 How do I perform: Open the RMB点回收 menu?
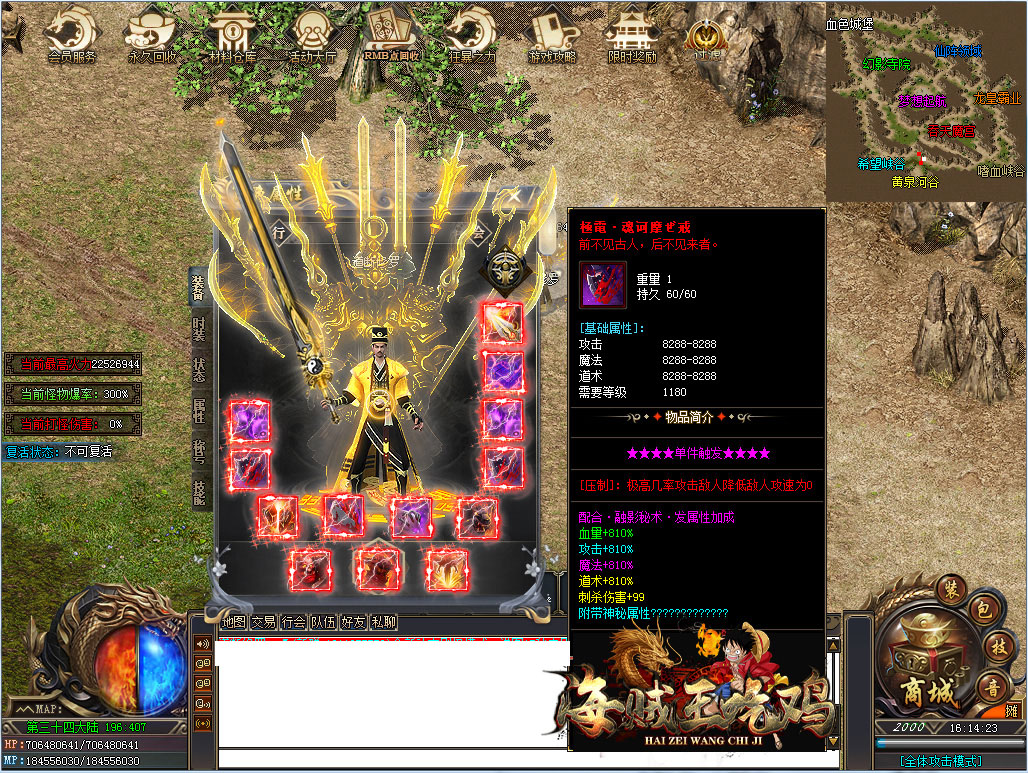(392, 36)
